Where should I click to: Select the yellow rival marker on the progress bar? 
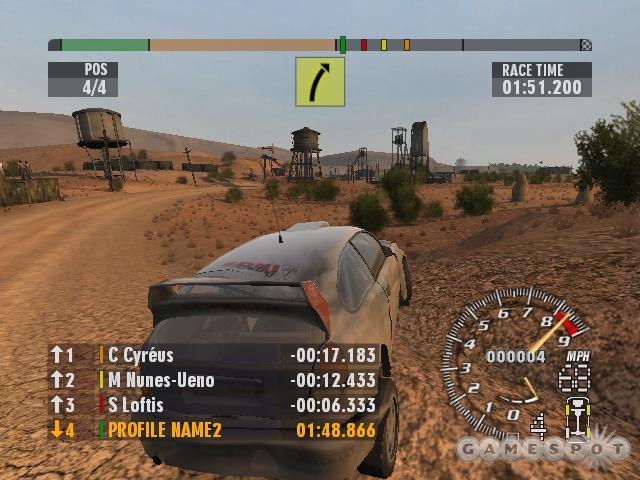[x=384, y=45]
